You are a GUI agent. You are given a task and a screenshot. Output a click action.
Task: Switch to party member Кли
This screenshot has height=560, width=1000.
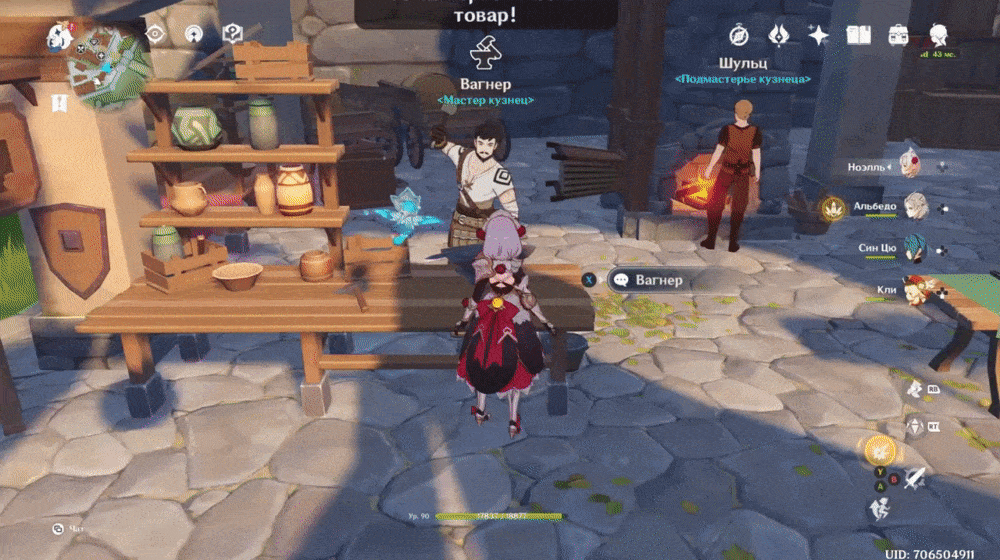coord(915,288)
